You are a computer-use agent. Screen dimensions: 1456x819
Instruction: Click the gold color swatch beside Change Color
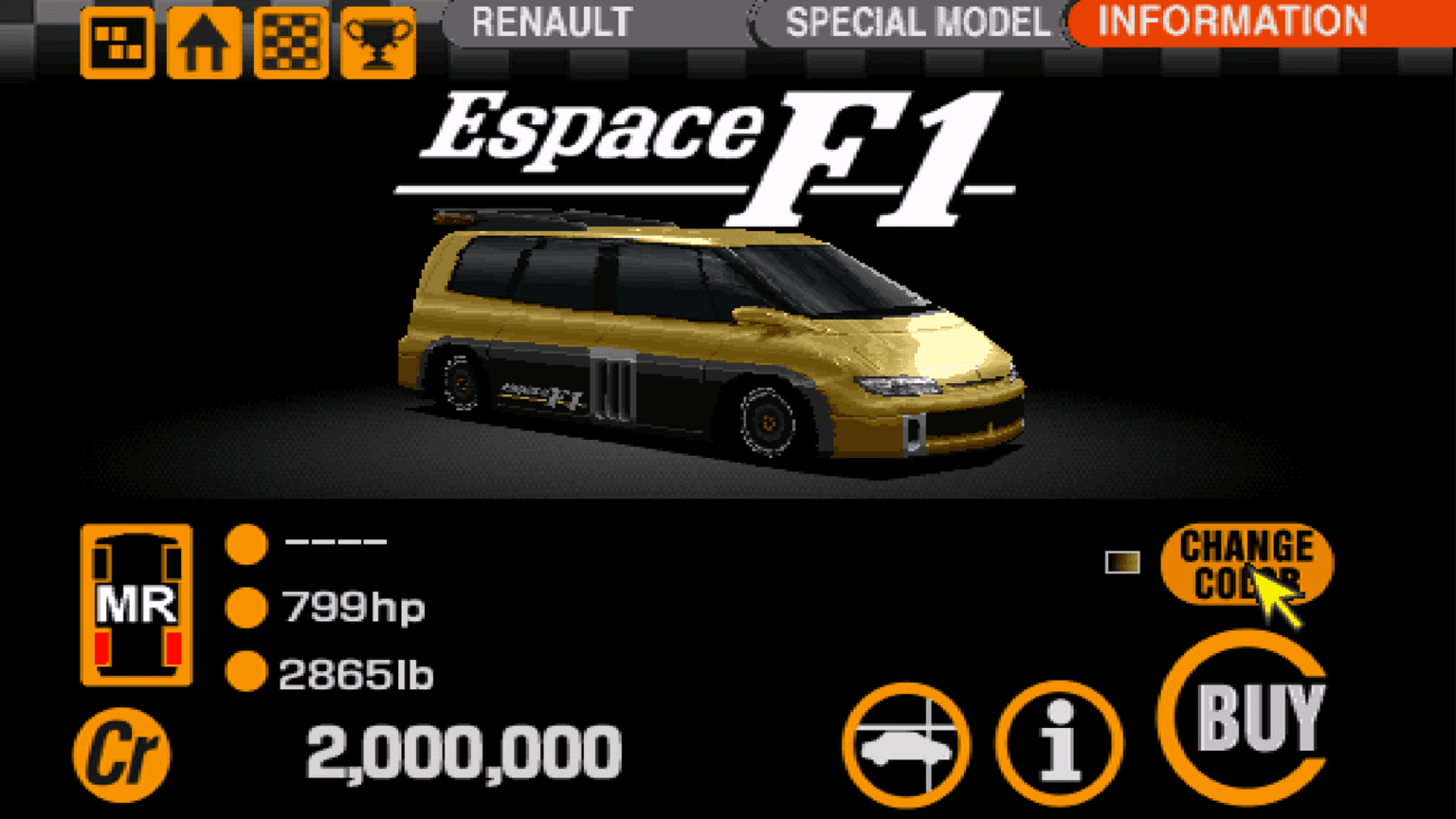click(x=1122, y=563)
